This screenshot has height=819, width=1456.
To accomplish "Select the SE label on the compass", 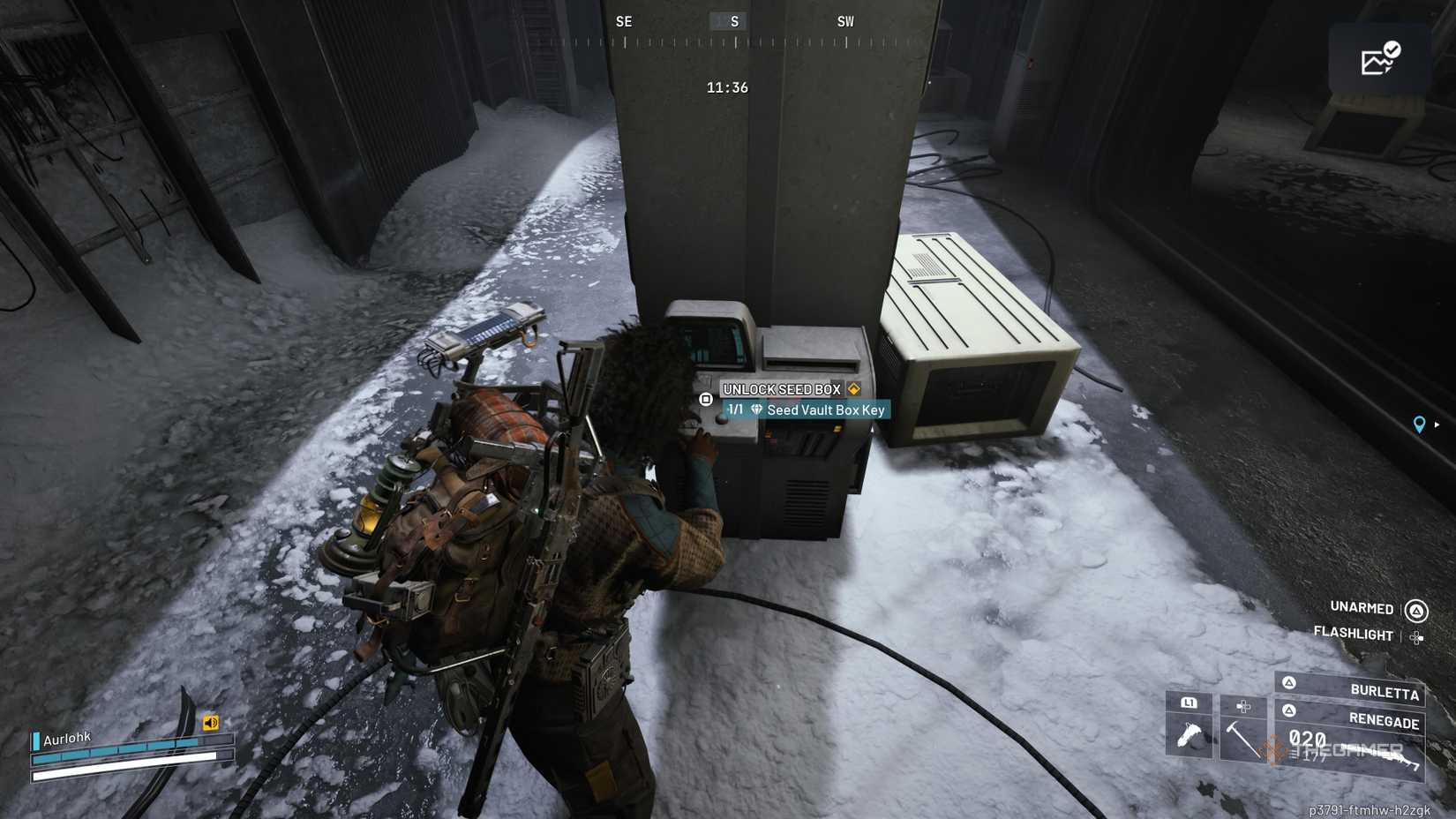I will (x=625, y=20).
